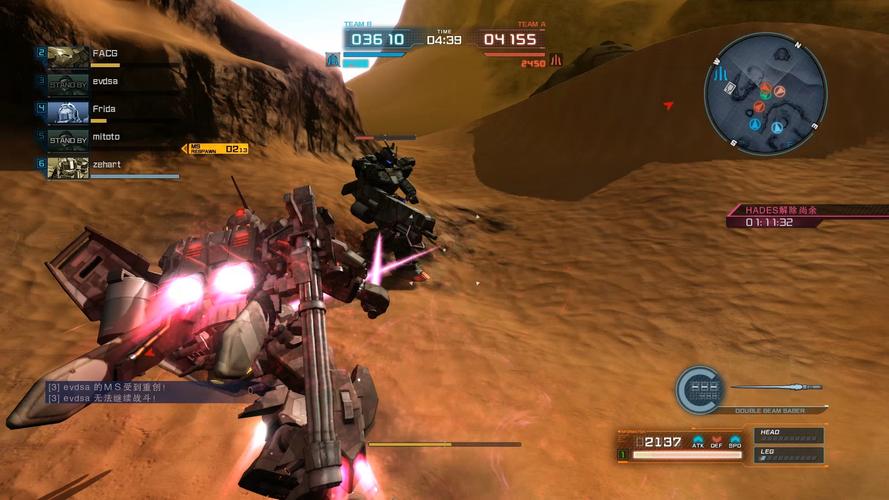Choose Frida's portrait in the team list
Image resolution: width=889 pixels, height=500 pixels.
(x=68, y=112)
